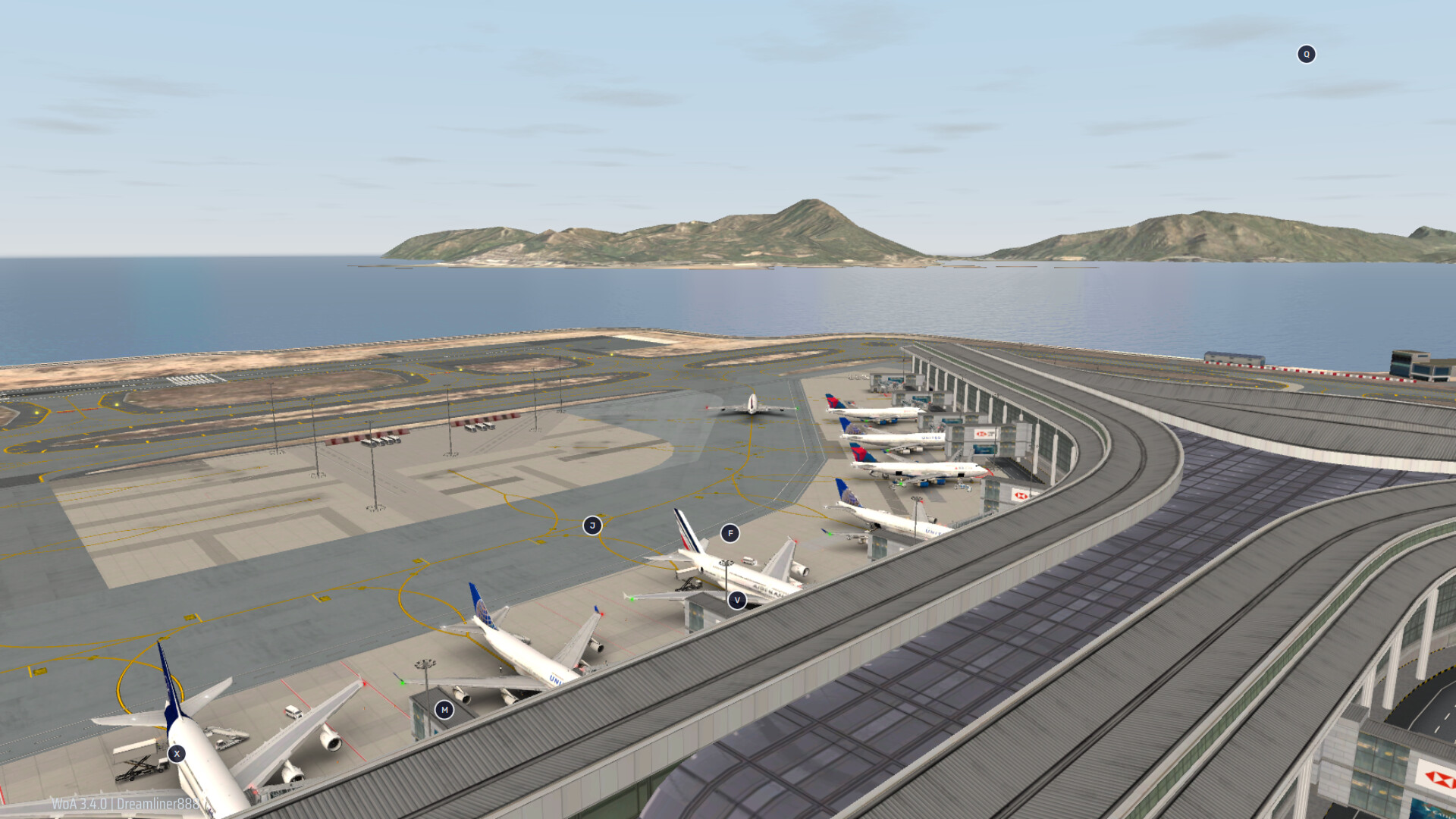Select the M marker near the United jet
The image size is (1456, 819).
click(444, 710)
